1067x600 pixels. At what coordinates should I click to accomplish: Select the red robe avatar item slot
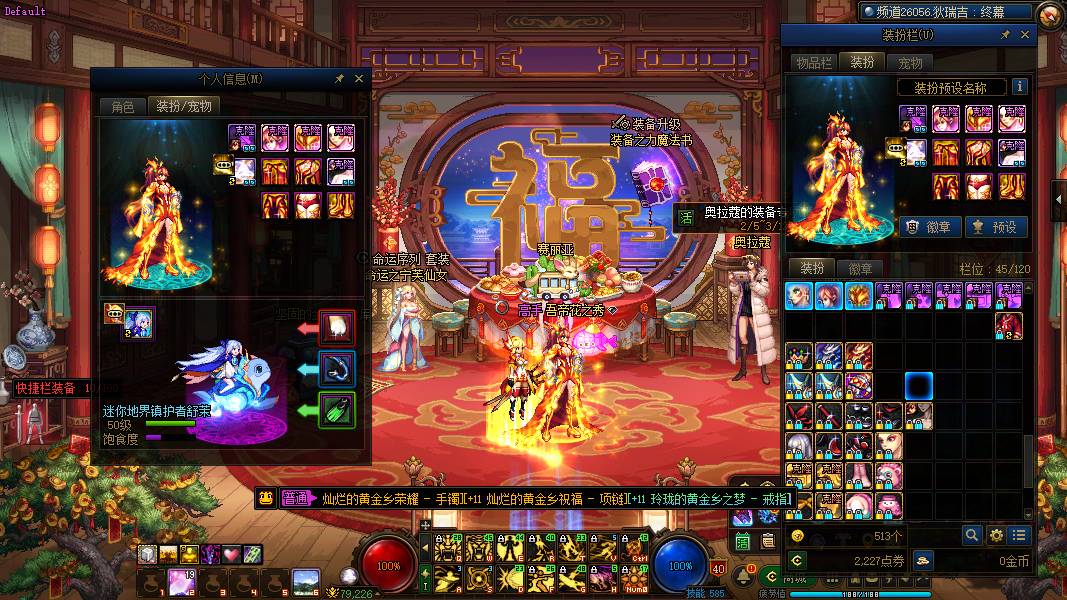click(x=1008, y=325)
